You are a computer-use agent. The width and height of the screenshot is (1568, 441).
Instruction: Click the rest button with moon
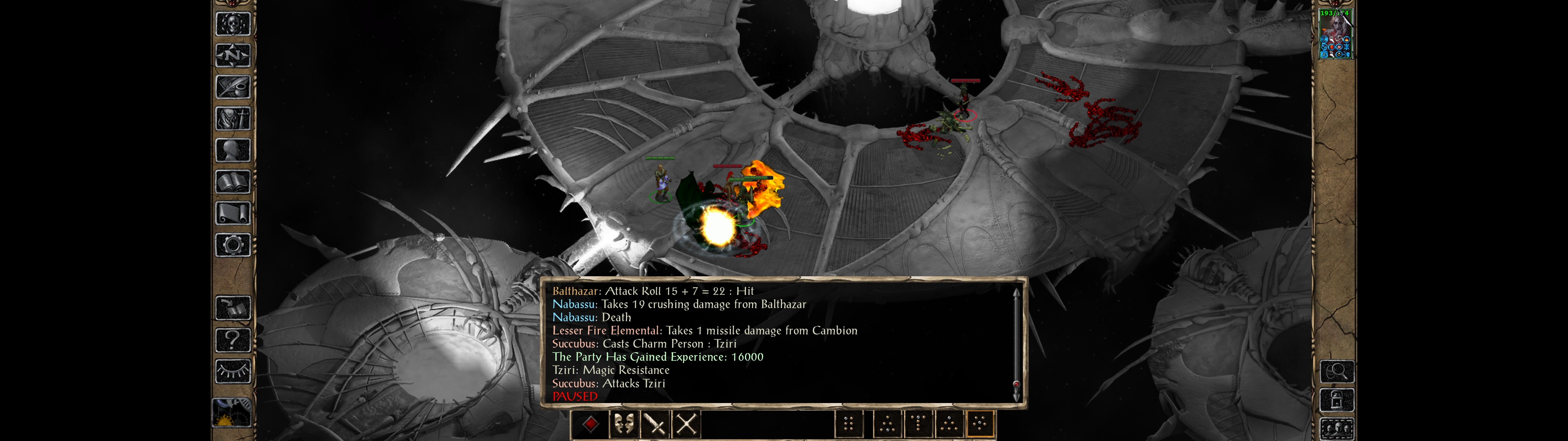[232, 413]
